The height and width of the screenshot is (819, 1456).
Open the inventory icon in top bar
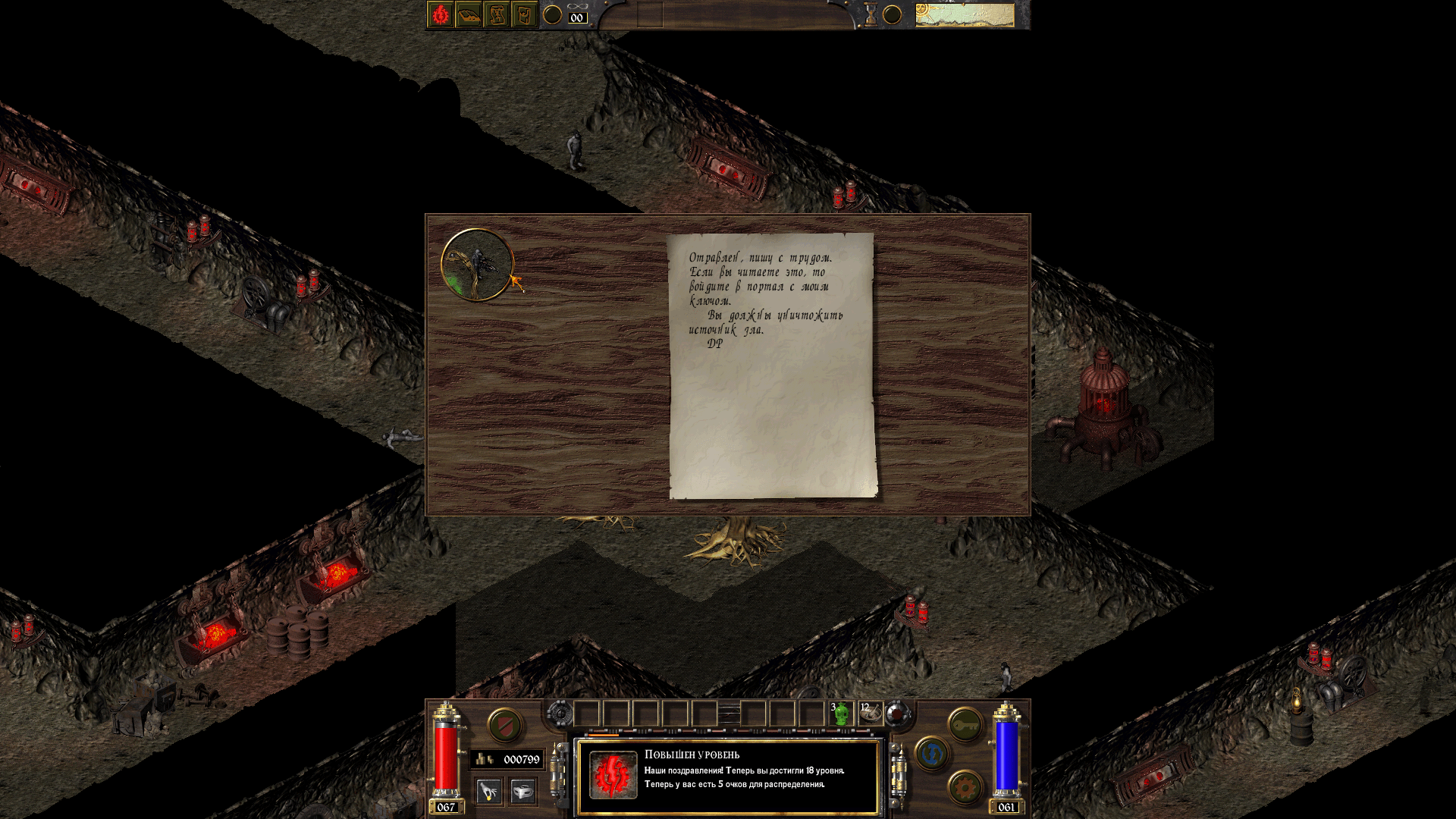[x=524, y=15]
